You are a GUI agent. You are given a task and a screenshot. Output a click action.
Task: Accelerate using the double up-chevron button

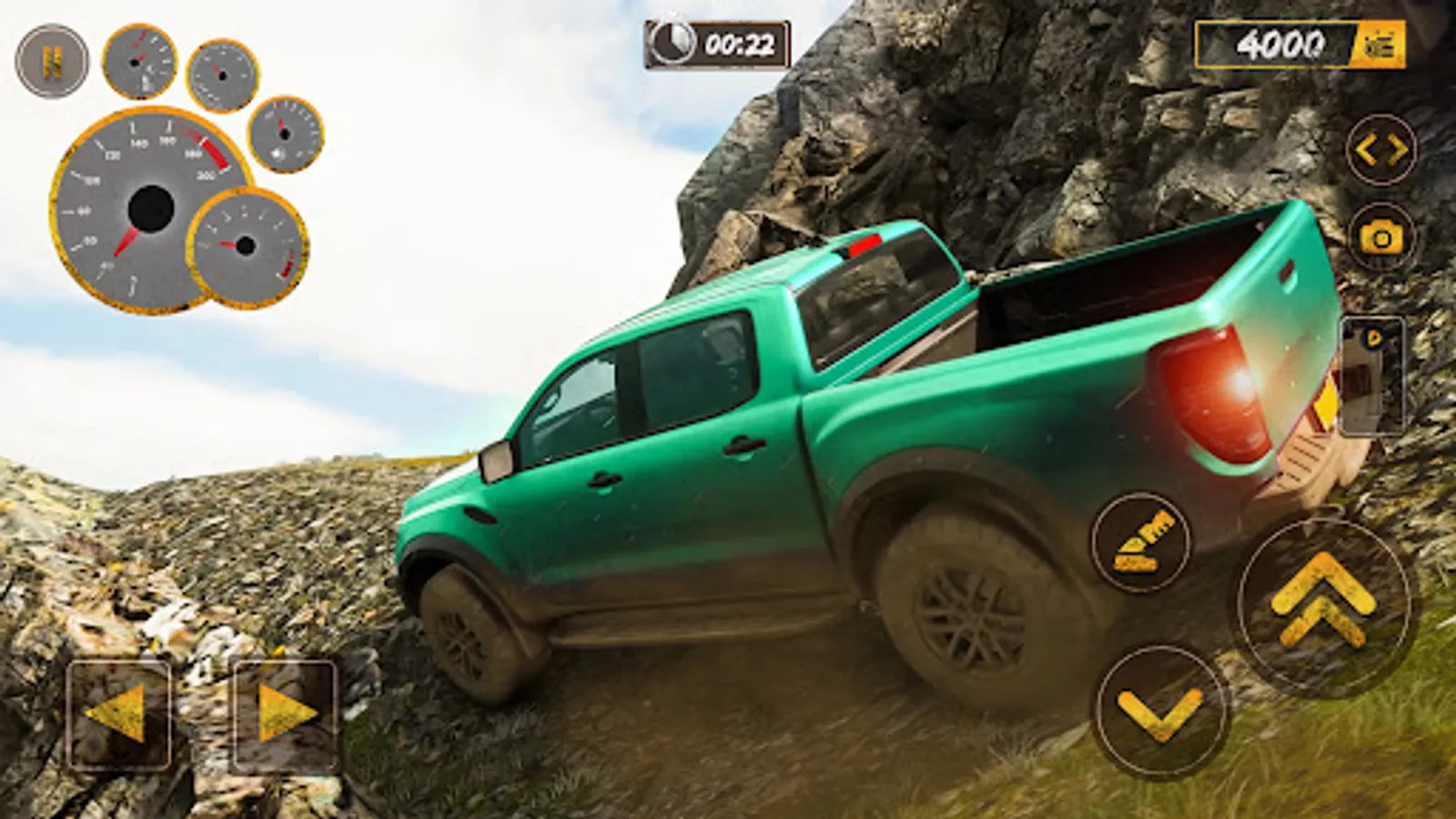click(x=1324, y=602)
